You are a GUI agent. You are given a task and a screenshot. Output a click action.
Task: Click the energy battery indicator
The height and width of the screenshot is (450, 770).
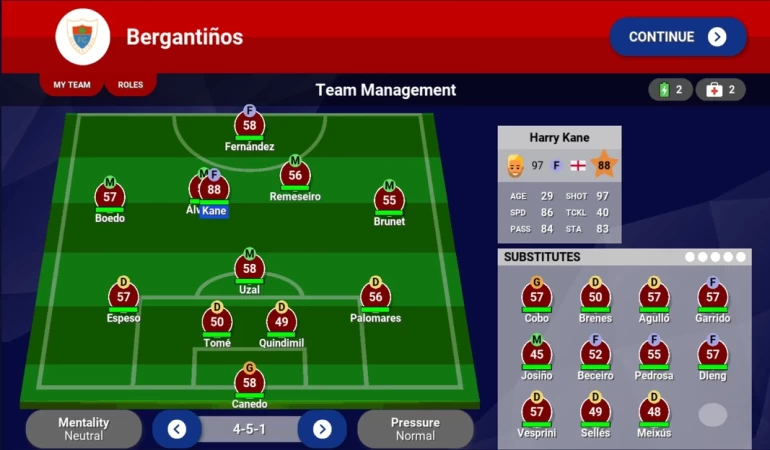coord(670,90)
